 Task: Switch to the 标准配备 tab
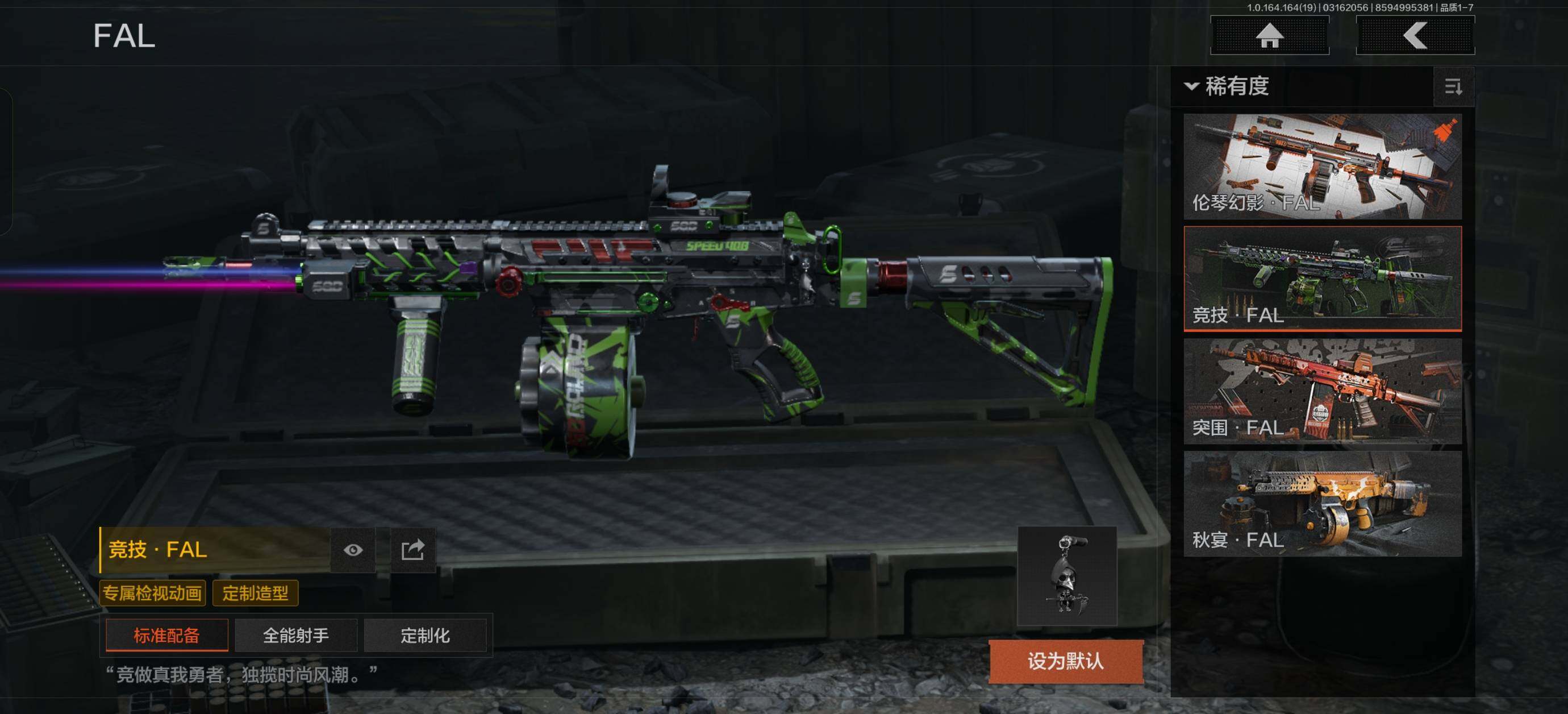[x=167, y=636]
